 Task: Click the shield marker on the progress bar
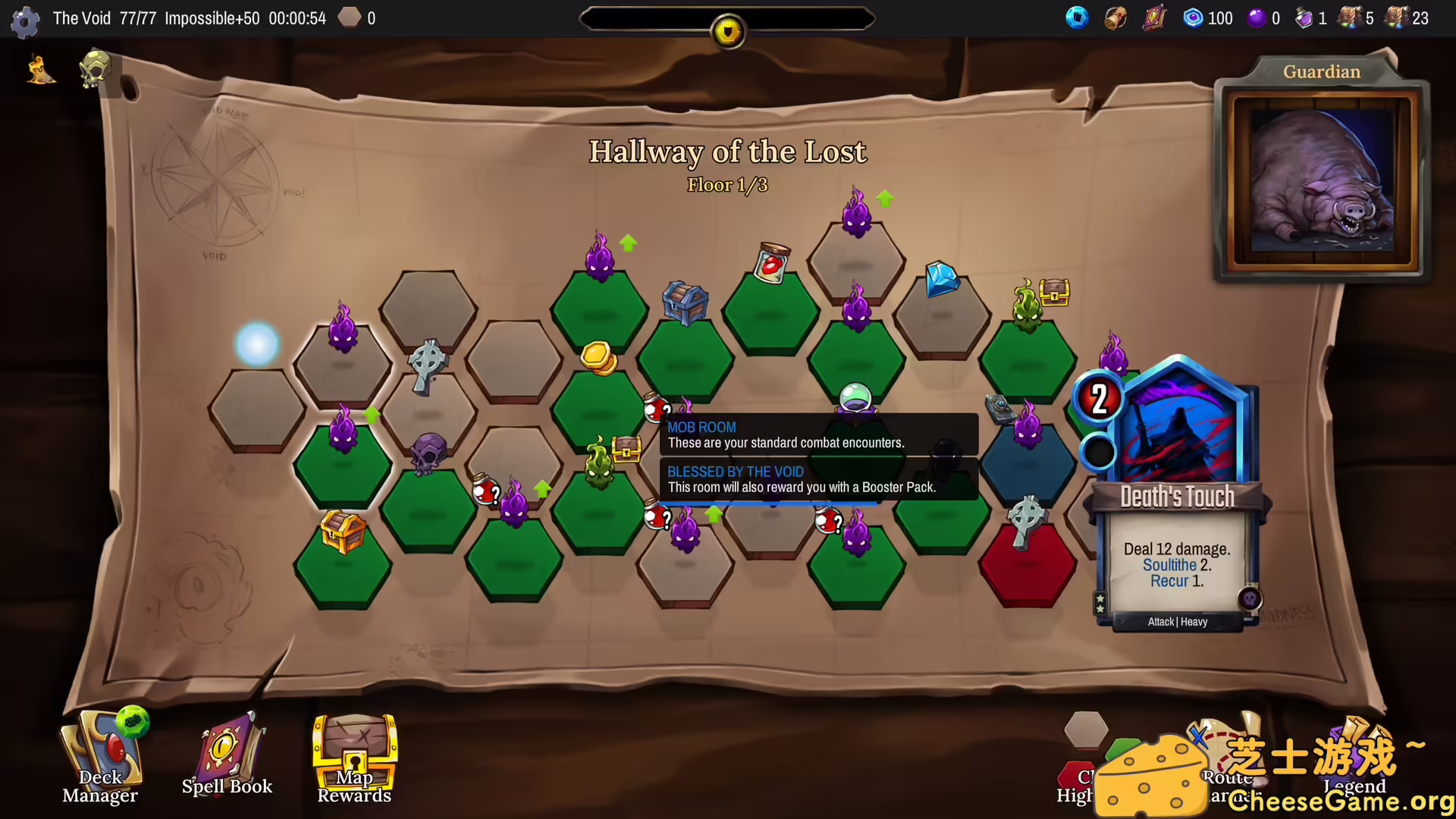point(726,30)
